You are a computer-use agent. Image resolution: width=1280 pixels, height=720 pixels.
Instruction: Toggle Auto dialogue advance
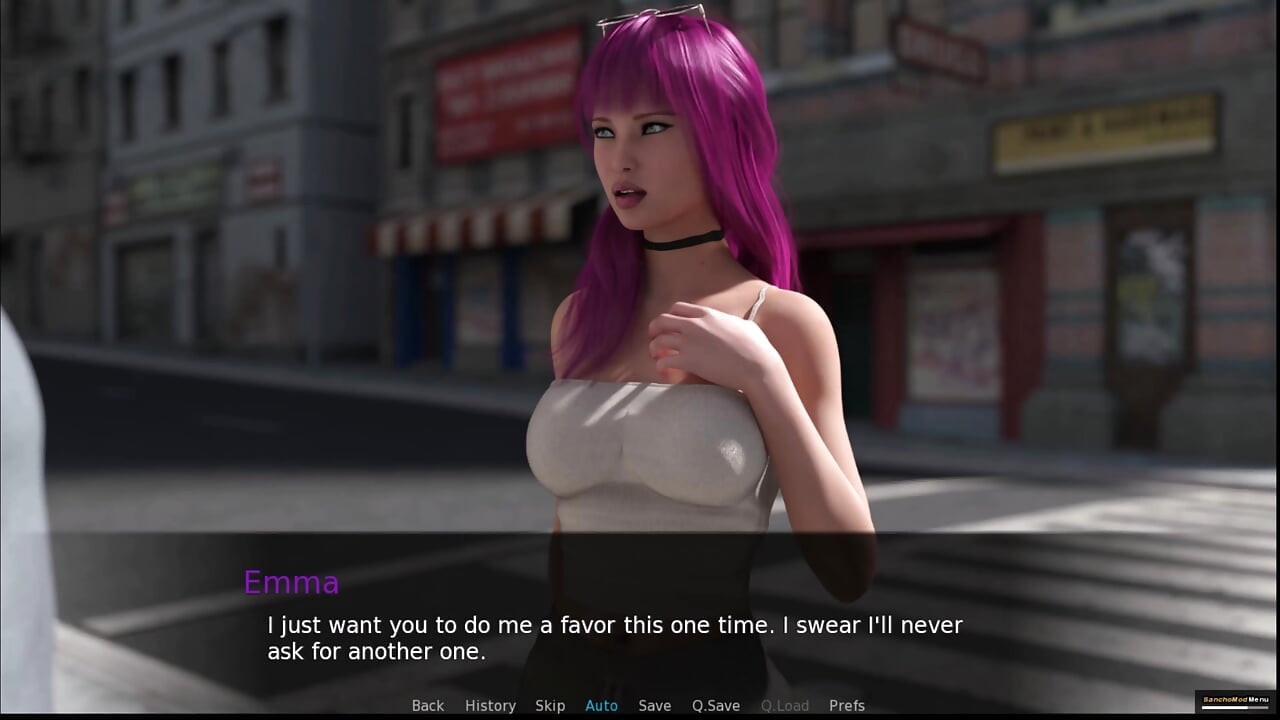(x=601, y=706)
